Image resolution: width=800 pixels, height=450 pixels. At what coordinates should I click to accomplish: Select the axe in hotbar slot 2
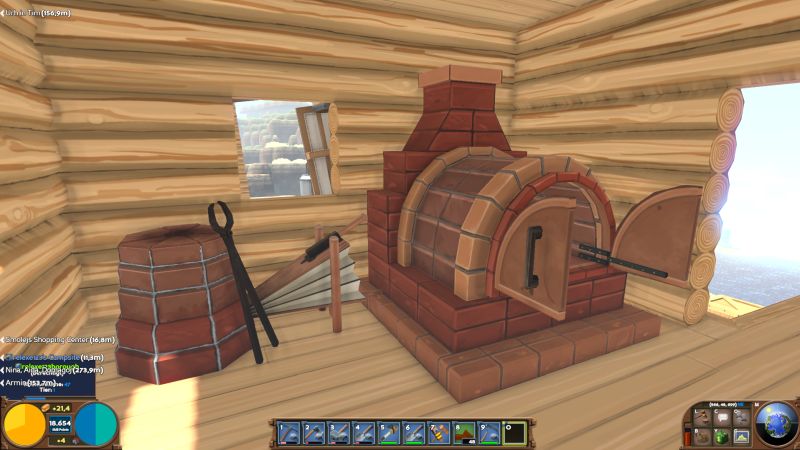[x=313, y=432]
